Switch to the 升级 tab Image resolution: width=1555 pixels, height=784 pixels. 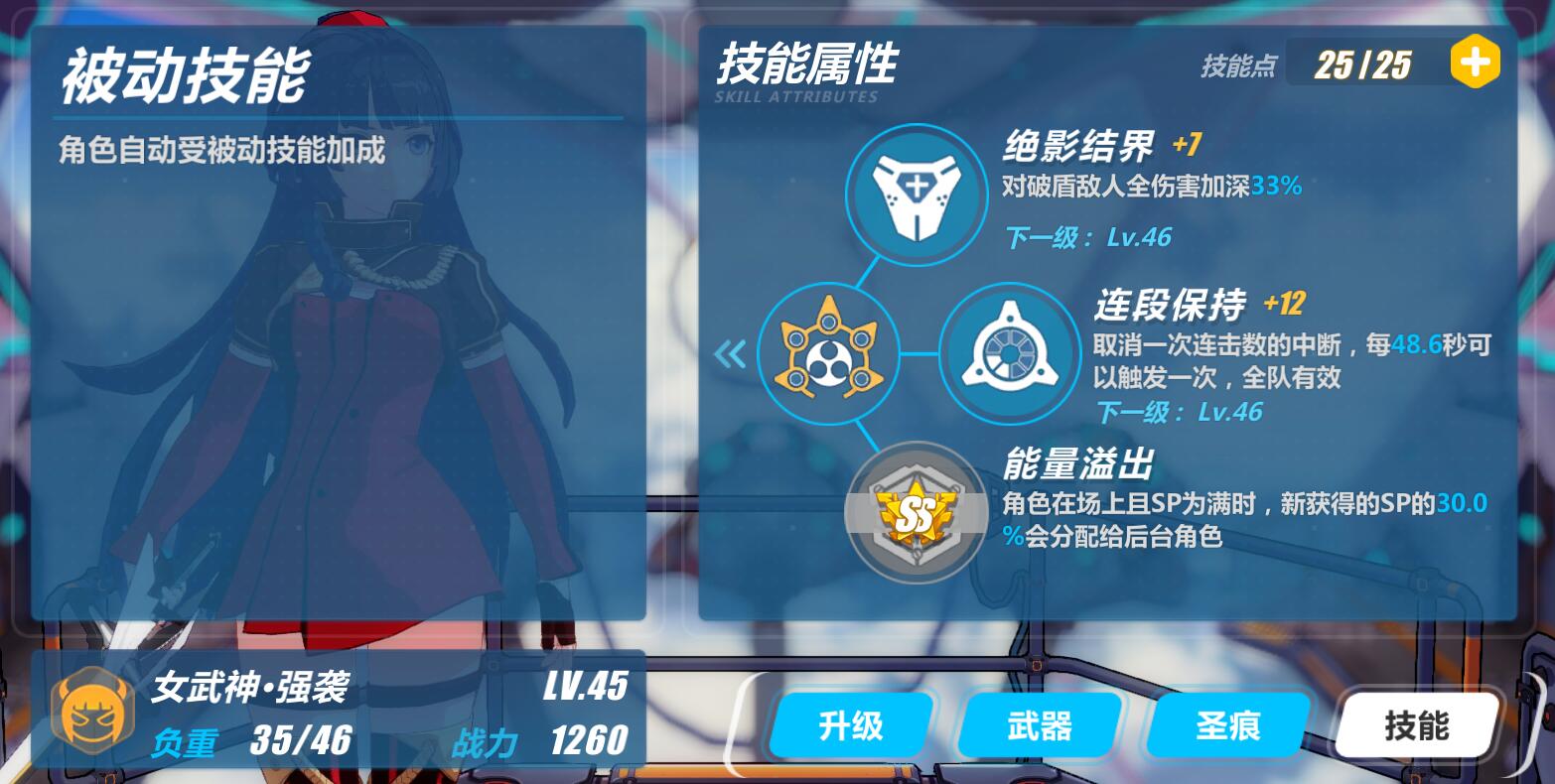coord(850,725)
